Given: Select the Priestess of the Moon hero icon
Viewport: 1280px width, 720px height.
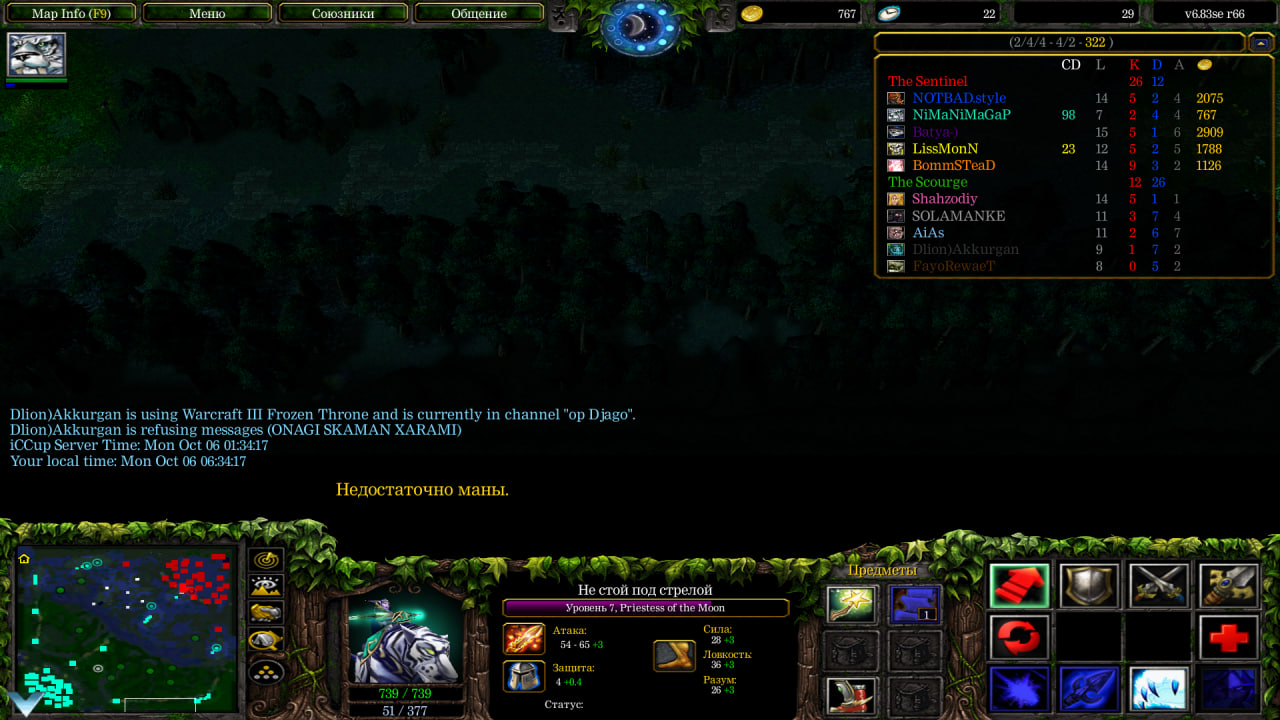Looking at the screenshot, I should [x=37, y=55].
